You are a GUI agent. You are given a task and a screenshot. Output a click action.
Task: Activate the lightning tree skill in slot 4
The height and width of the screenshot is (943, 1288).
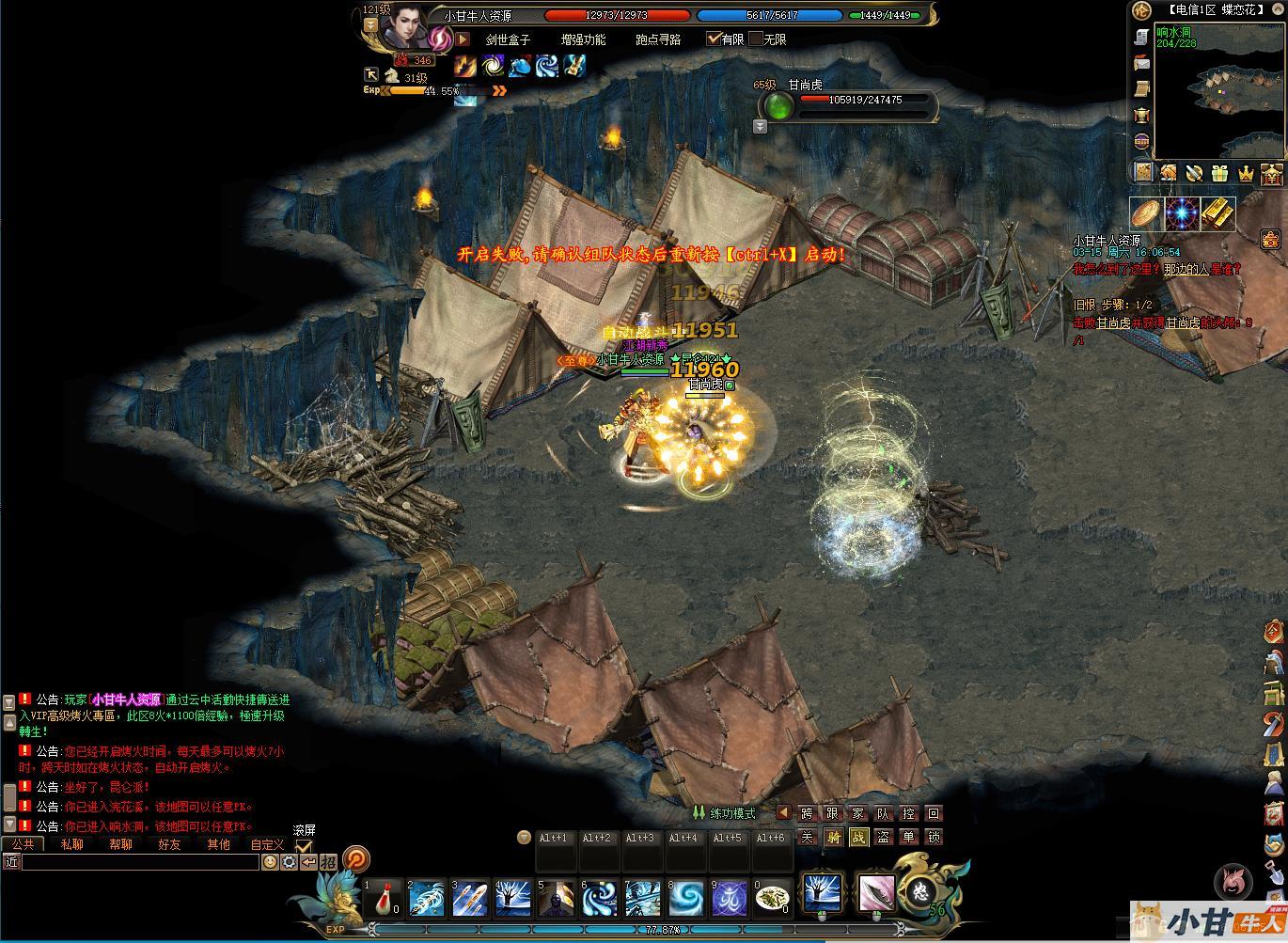pyautogui.click(x=512, y=898)
